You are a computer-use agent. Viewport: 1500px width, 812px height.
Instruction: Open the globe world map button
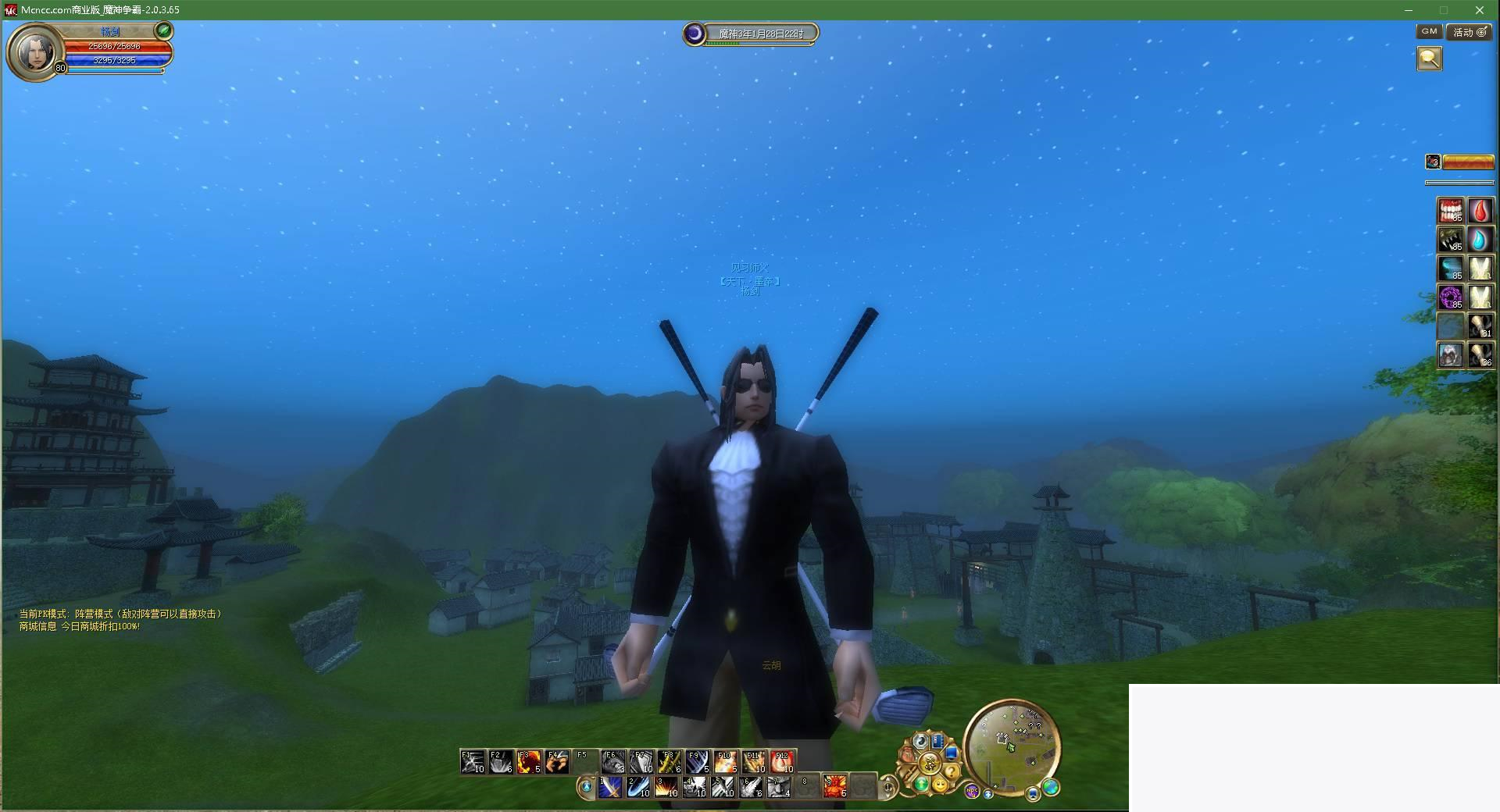pos(1051,787)
